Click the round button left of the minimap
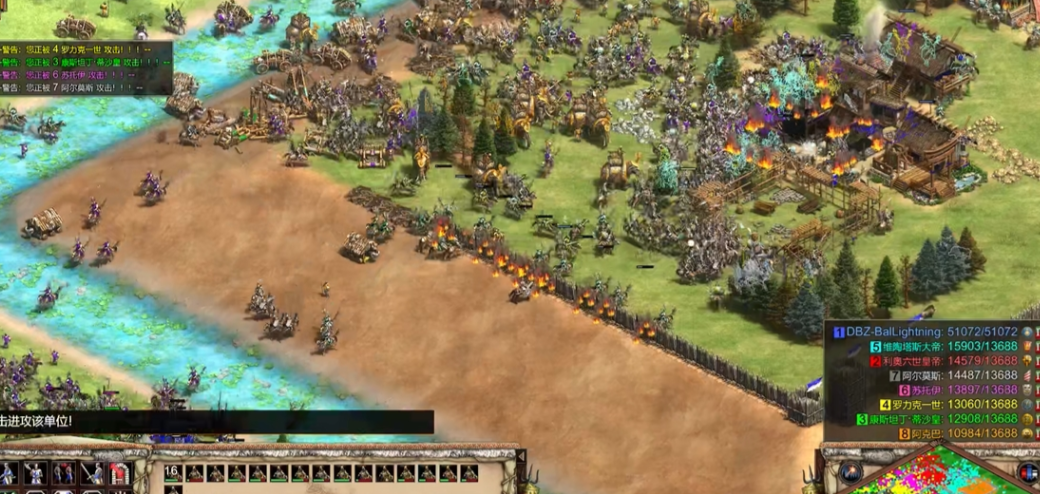This screenshot has height=494, width=1040. click(851, 472)
